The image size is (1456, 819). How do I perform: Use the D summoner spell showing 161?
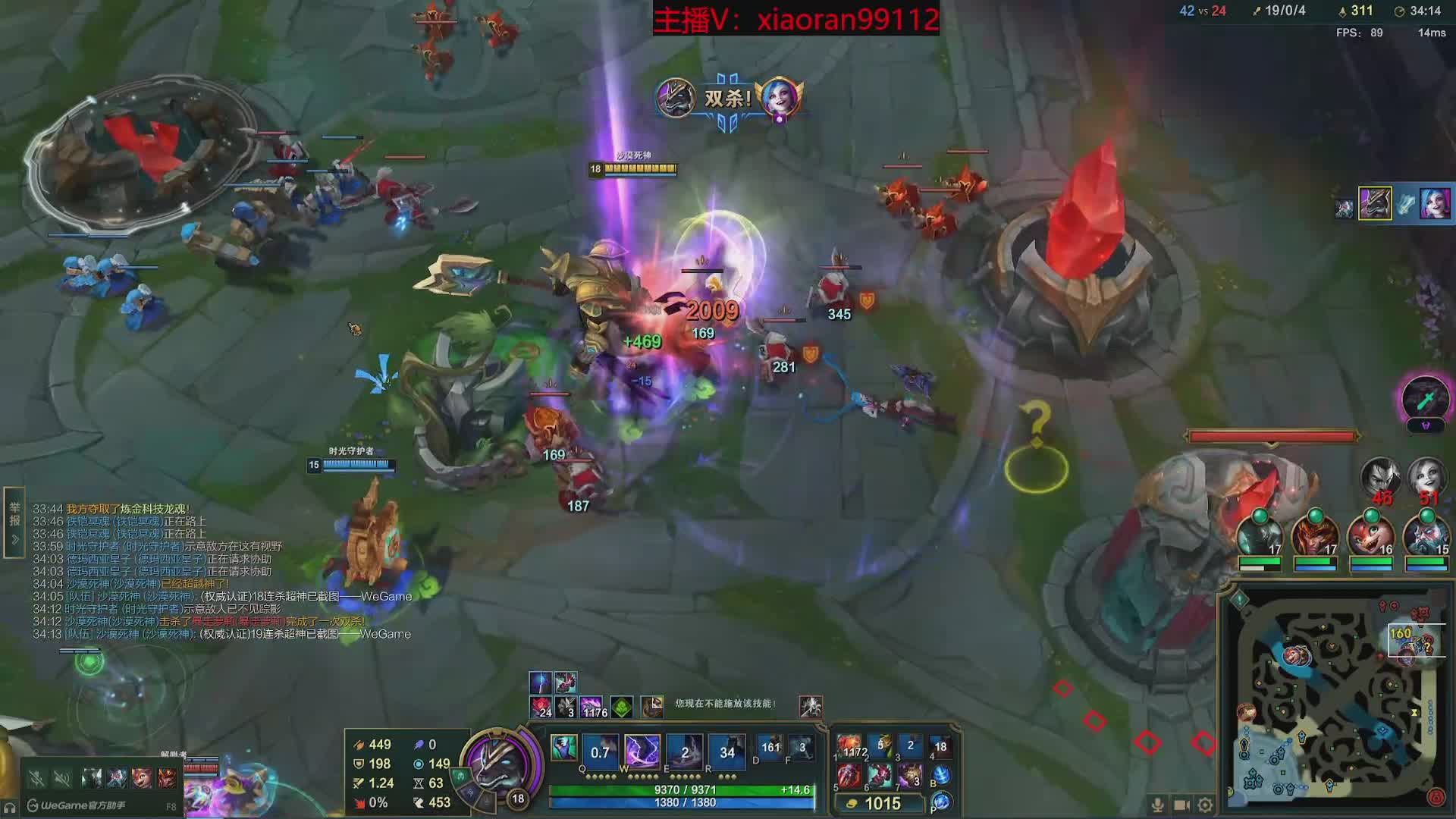click(770, 748)
